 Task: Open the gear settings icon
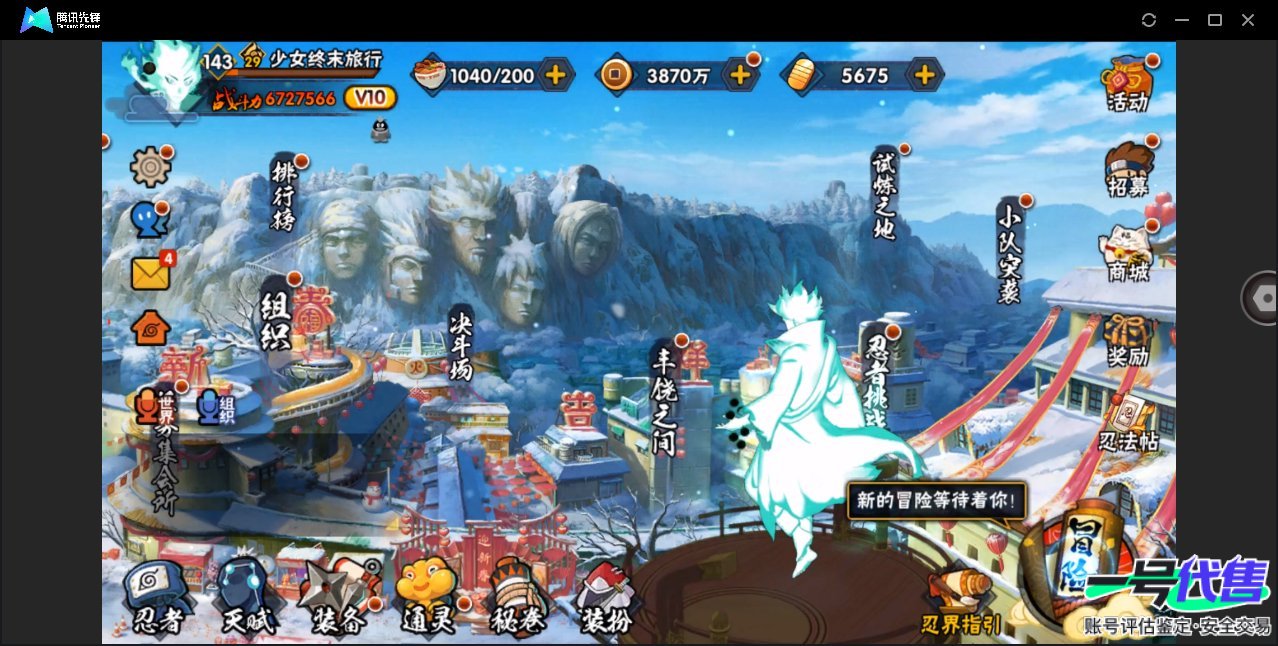coord(150,166)
